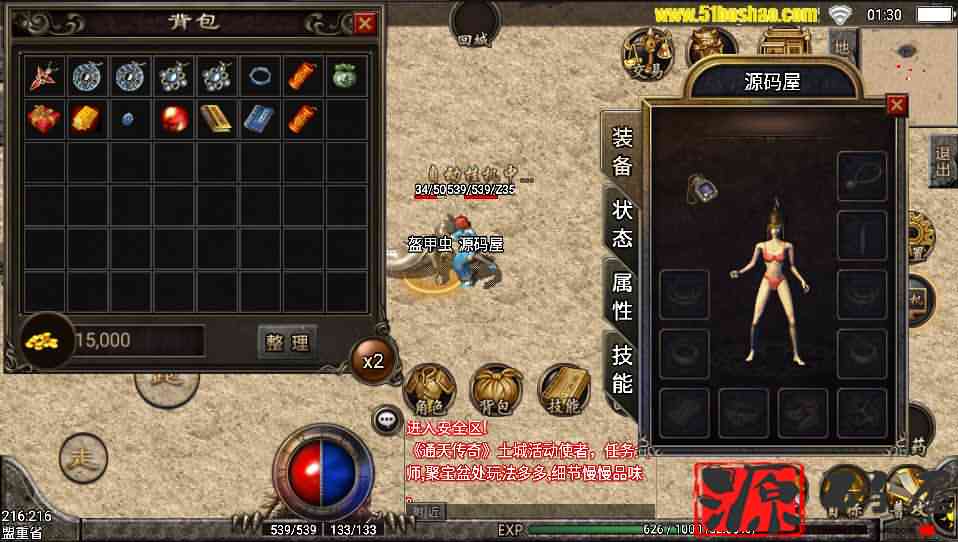Viewport: 958px width, 542px height.
Task: Switch to the 技能 skills tab
Action: click(x=622, y=368)
